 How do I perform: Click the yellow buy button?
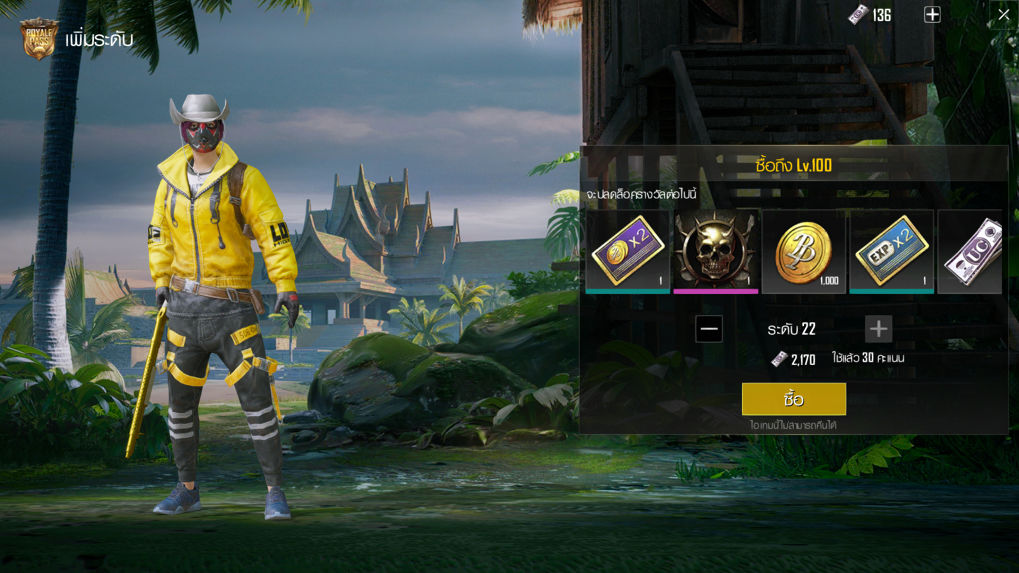point(793,399)
